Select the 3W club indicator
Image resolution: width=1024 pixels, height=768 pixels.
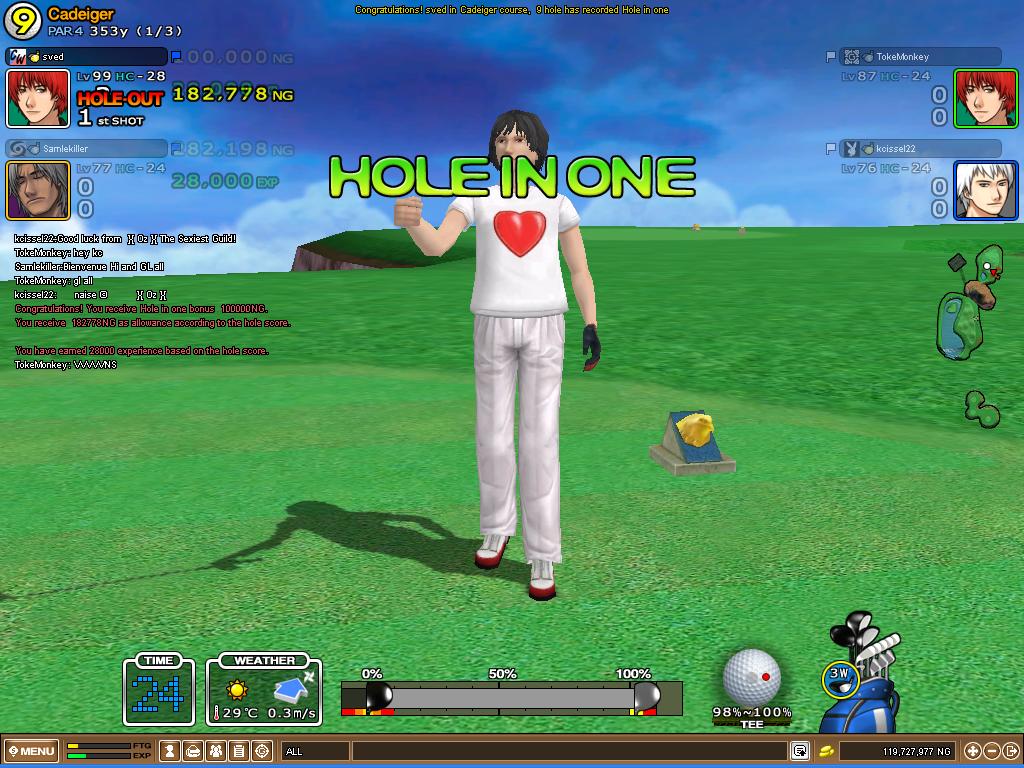[839, 678]
